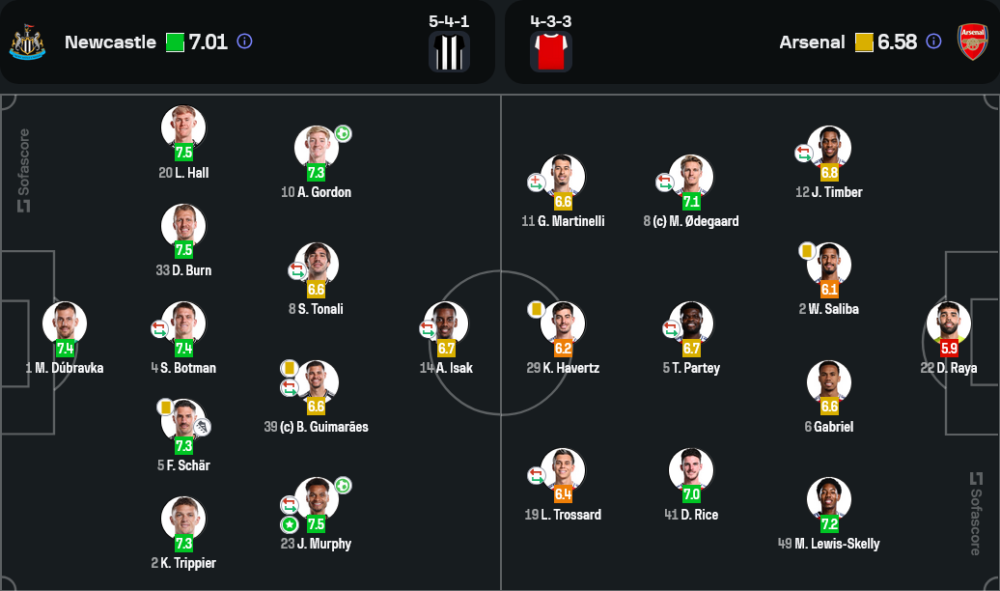Open D. Rice's player card
1000x591 pixels.
[691, 471]
